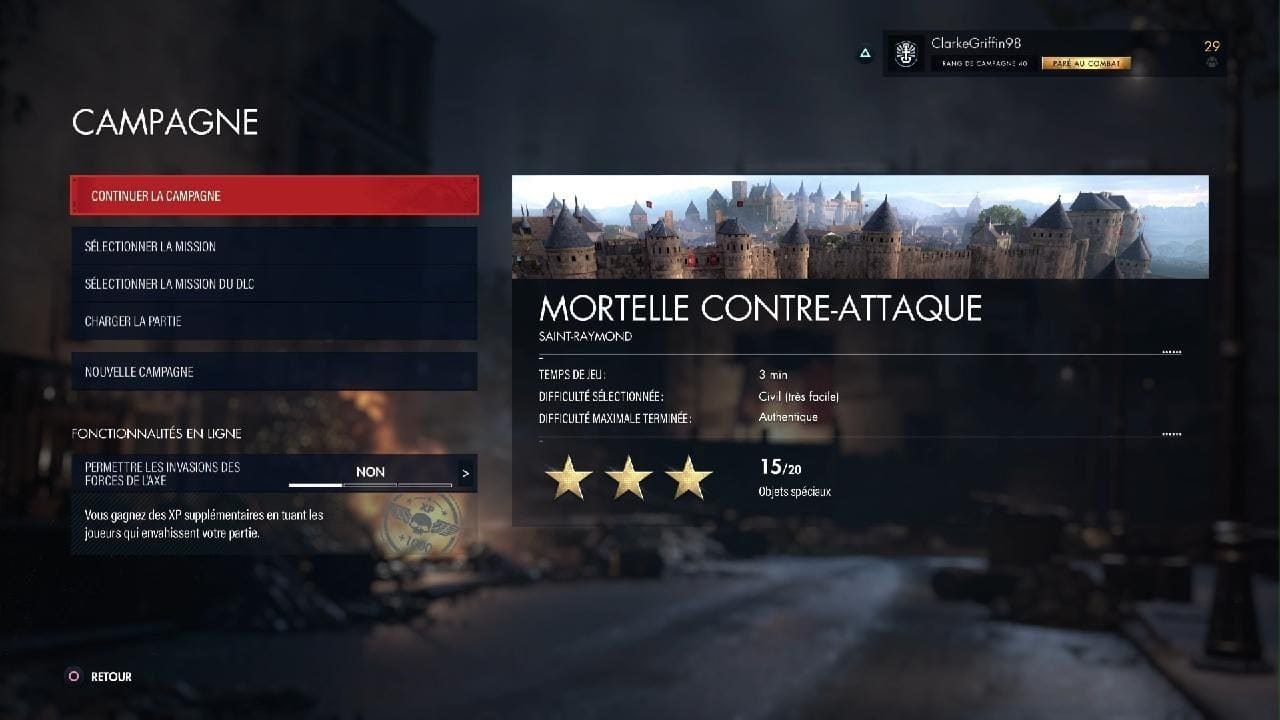The width and height of the screenshot is (1280, 720).
Task: Click the arrow next to NON
Action: pyautogui.click(x=466, y=473)
